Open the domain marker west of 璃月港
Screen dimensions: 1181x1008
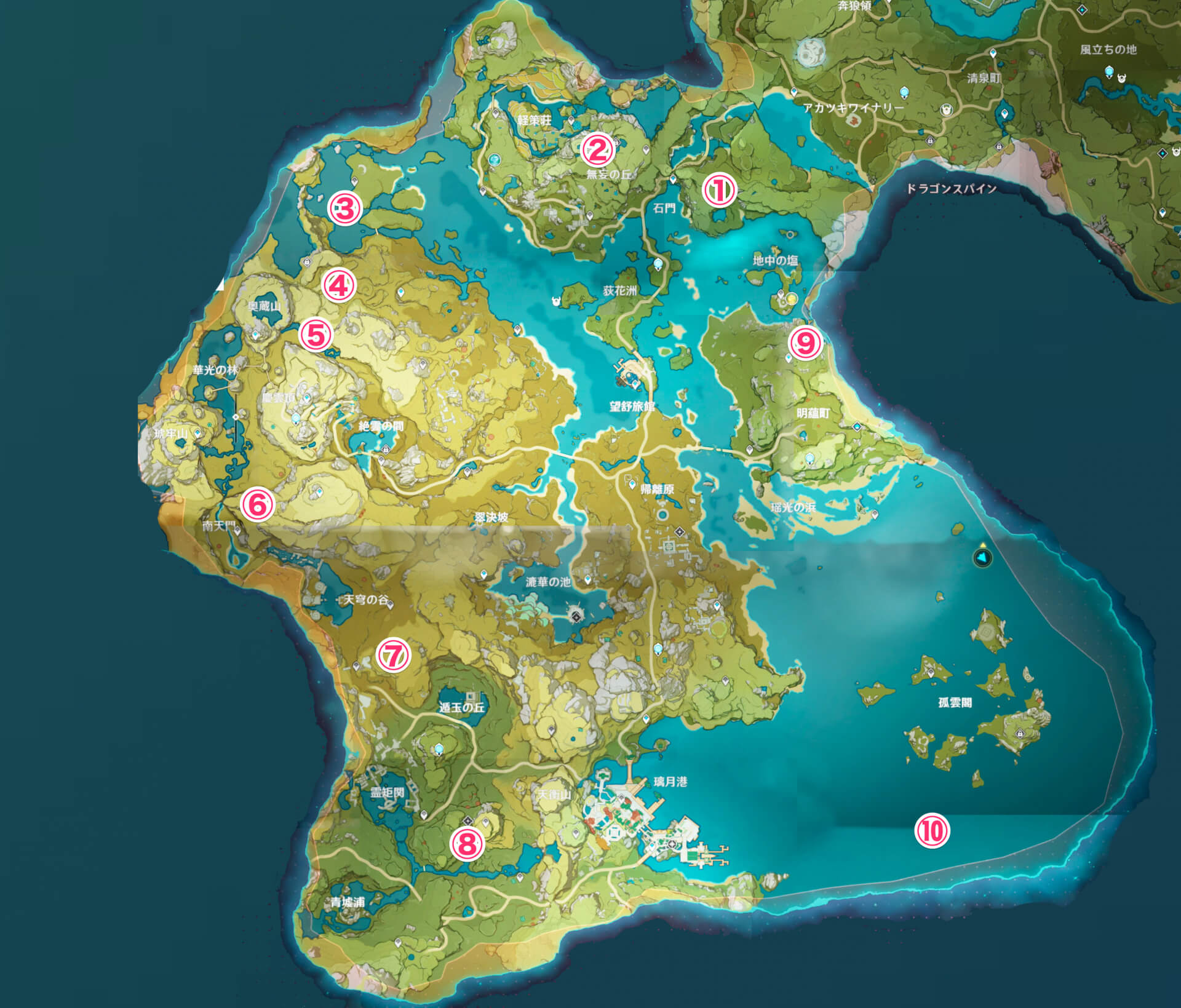click(575, 833)
